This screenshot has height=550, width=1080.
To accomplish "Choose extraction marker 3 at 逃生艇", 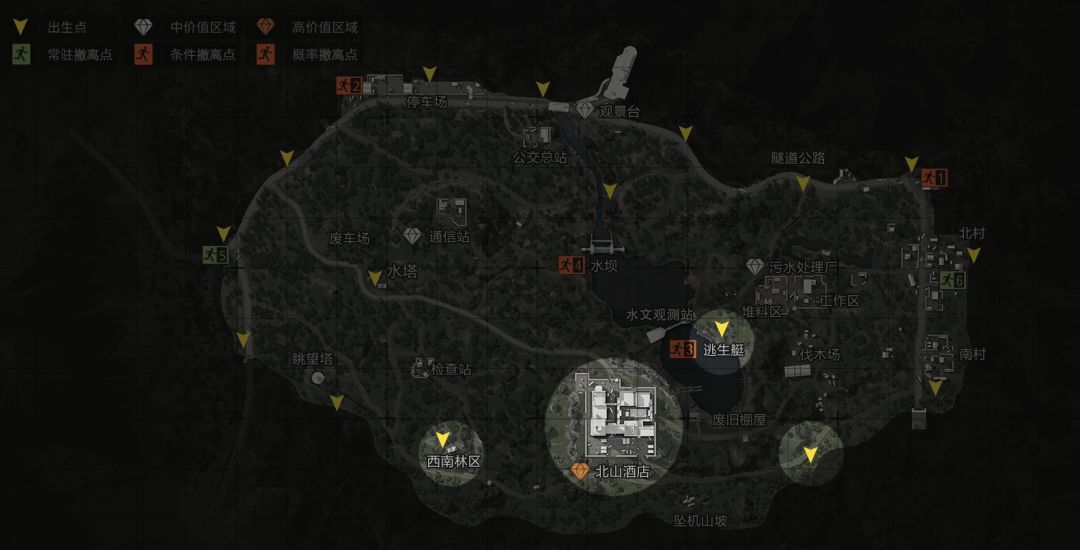I will click(x=683, y=349).
